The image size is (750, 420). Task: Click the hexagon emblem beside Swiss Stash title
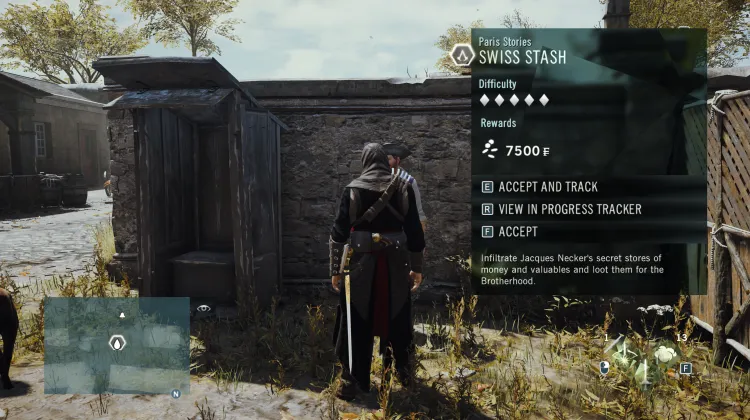(461, 54)
